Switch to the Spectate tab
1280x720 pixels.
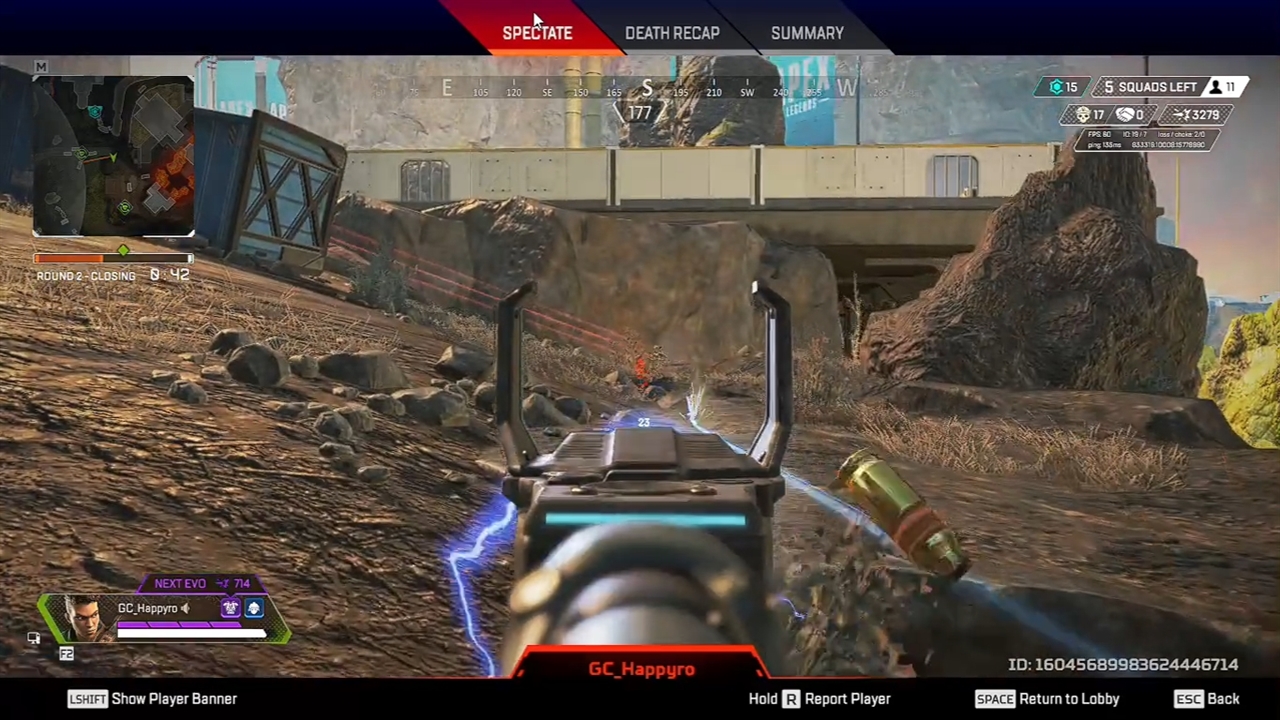pyautogui.click(x=537, y=33)
